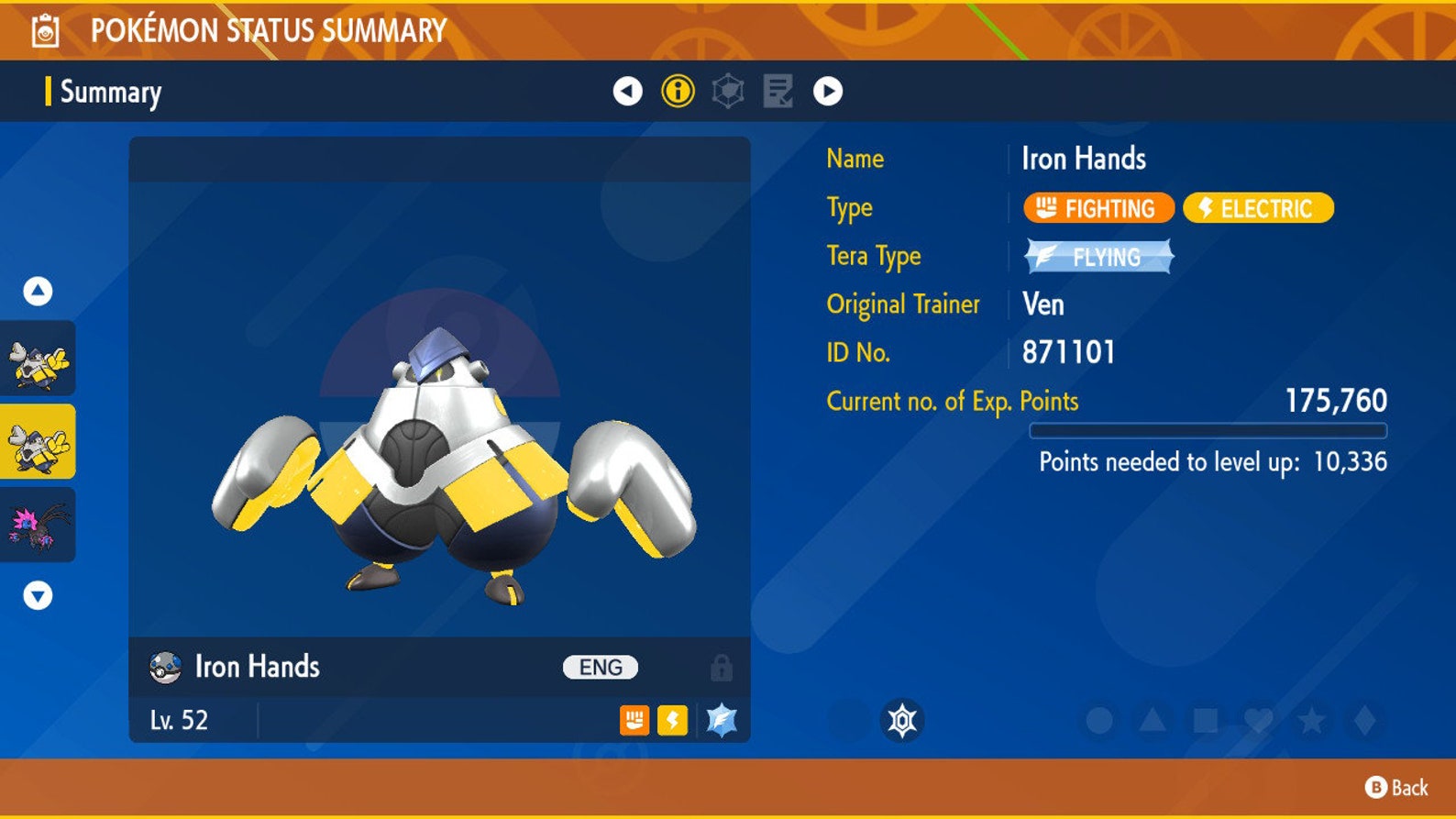
Task: Open the moves and memo page icon
Action: click(778, 92)
